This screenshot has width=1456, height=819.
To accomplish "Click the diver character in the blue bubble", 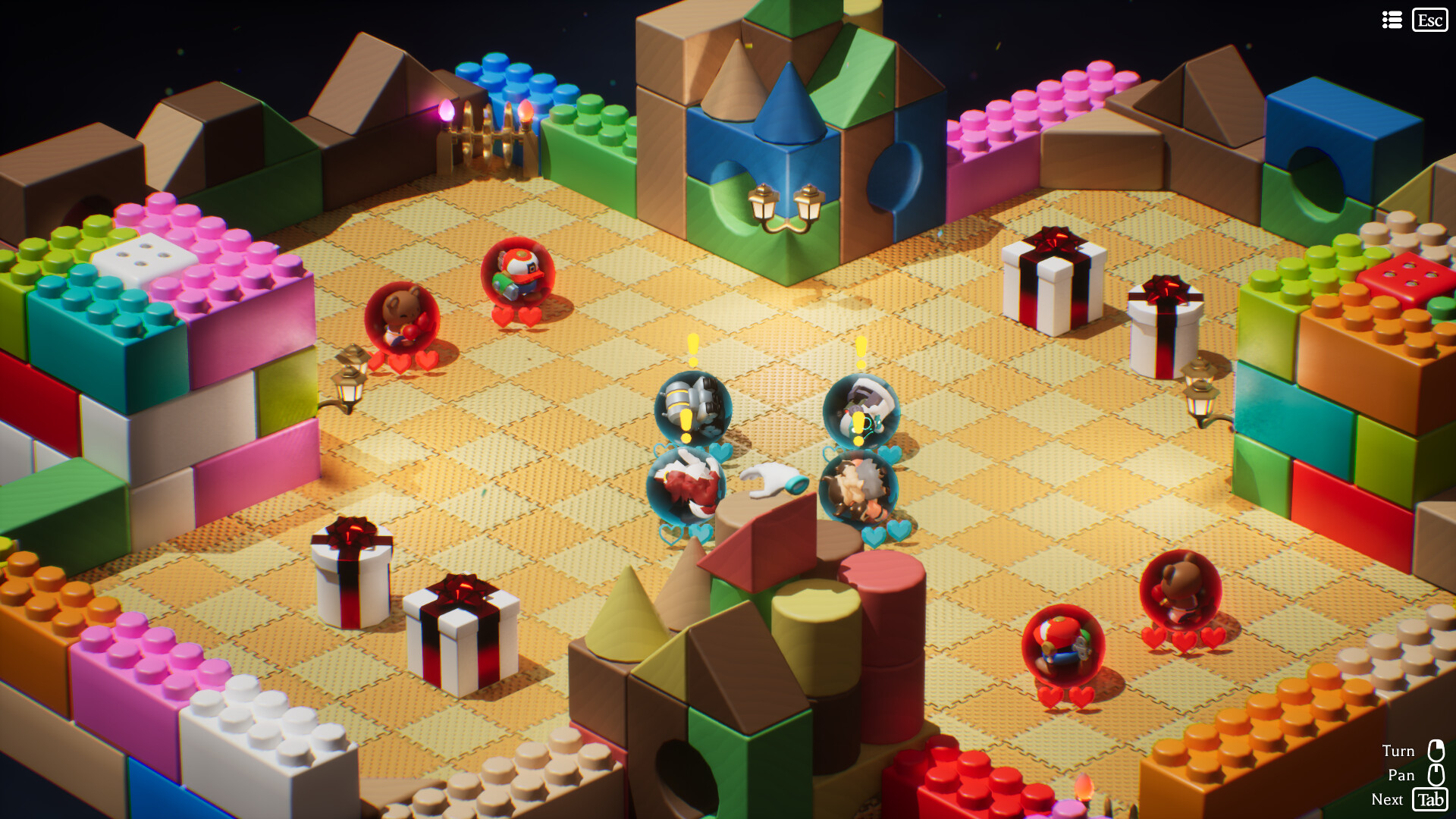I will tap(862, 409).
